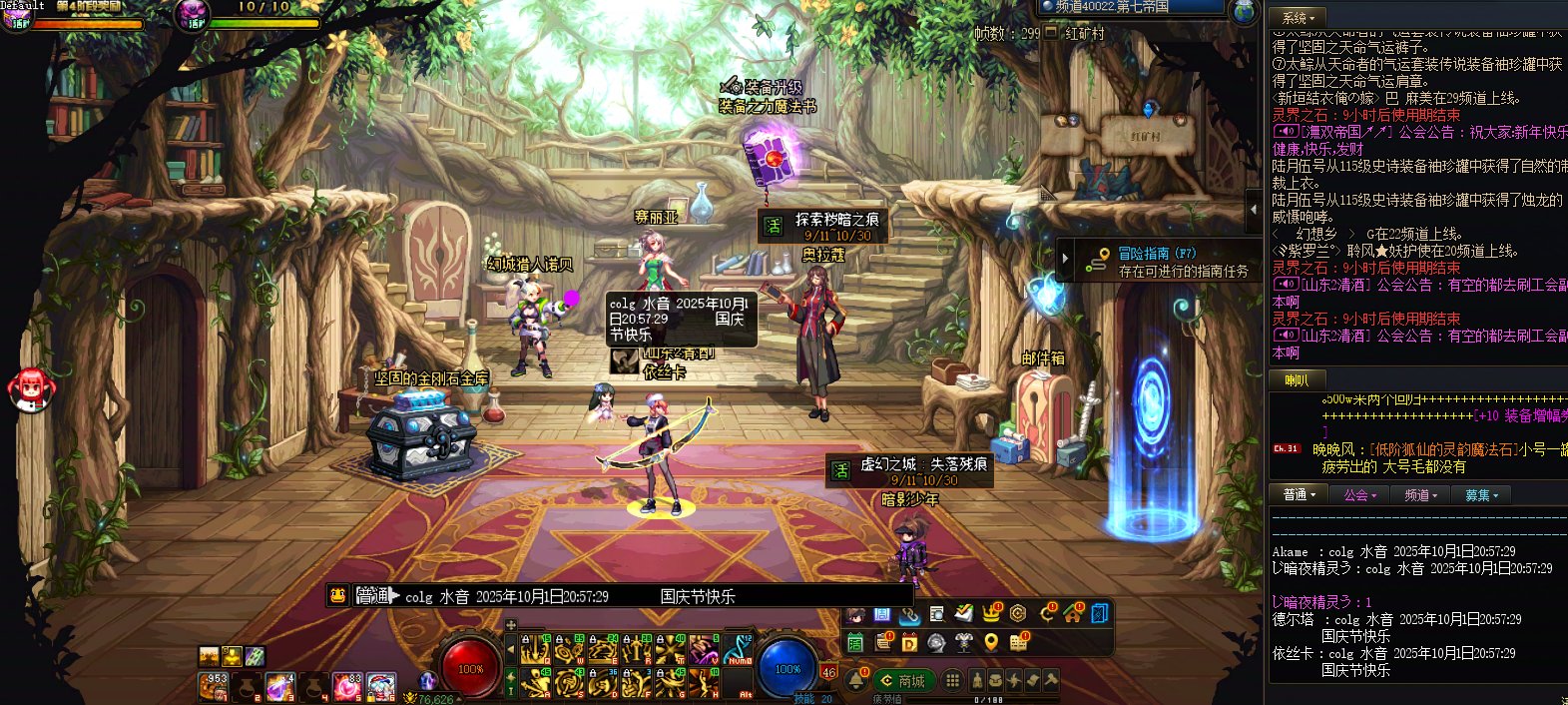Open the checklist with green checkmark icon
The height and width of the screenshot is (705, 1568).
[963, 613]
